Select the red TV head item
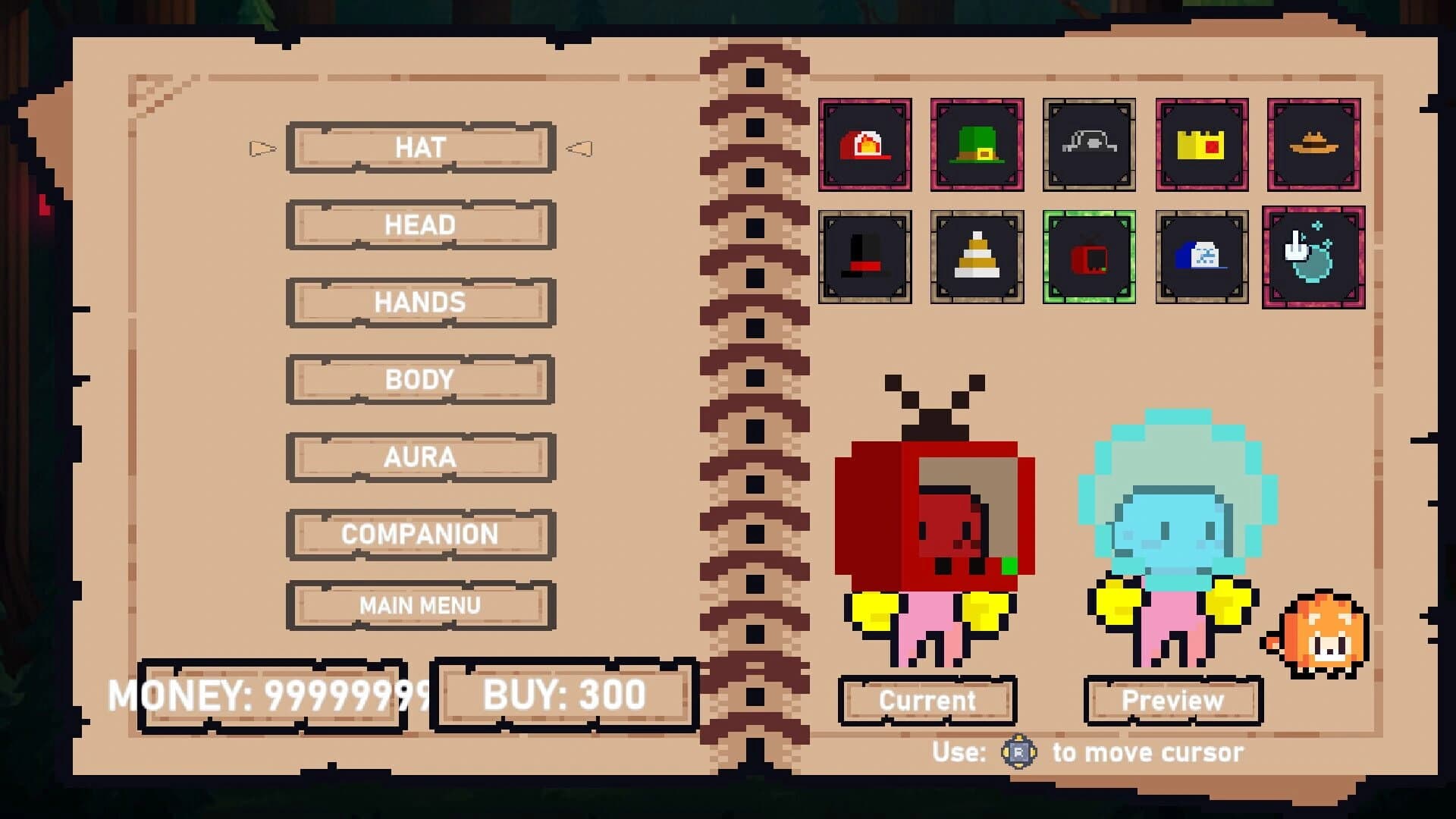1456x819 pixels. point(1087,256)
